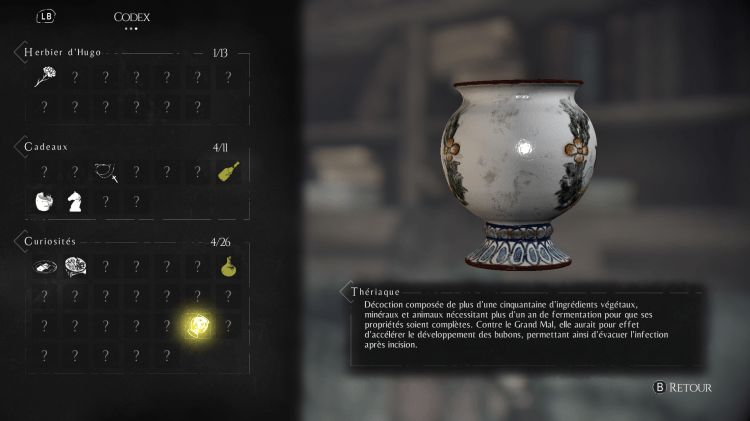Select the slingshot gift item

coord(105,172)
